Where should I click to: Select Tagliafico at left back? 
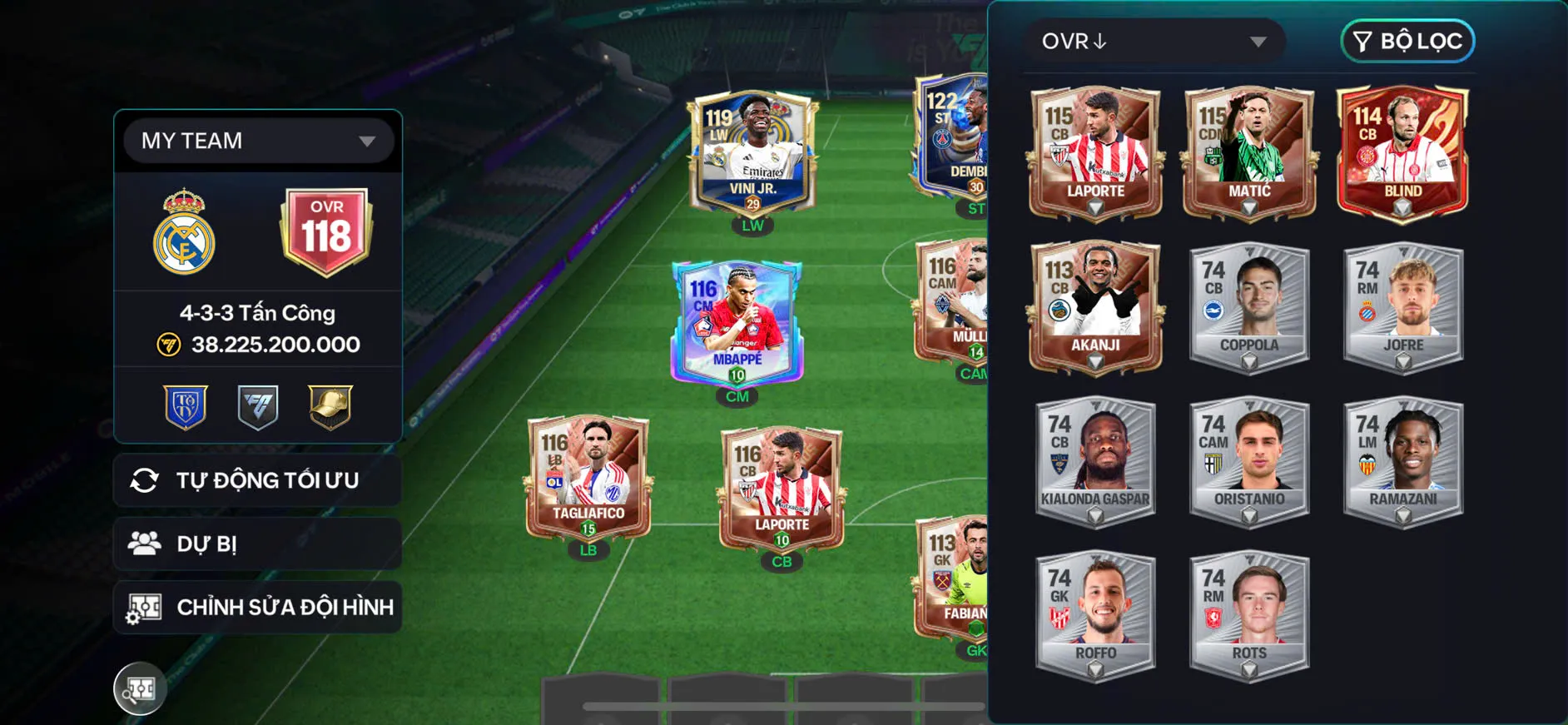click(x=589, y=477)
